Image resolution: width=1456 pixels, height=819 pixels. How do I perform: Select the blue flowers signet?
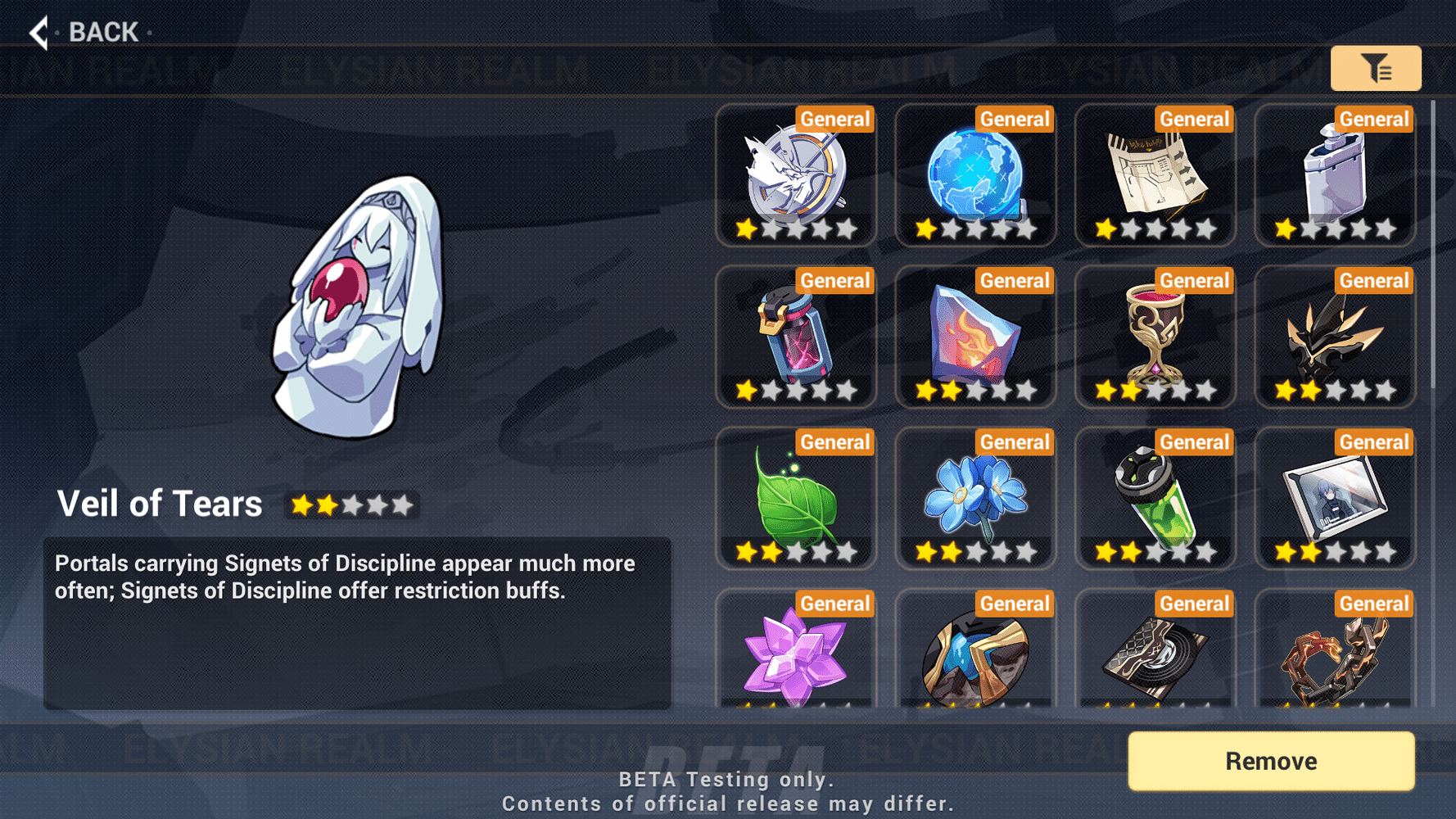(975, 497)
